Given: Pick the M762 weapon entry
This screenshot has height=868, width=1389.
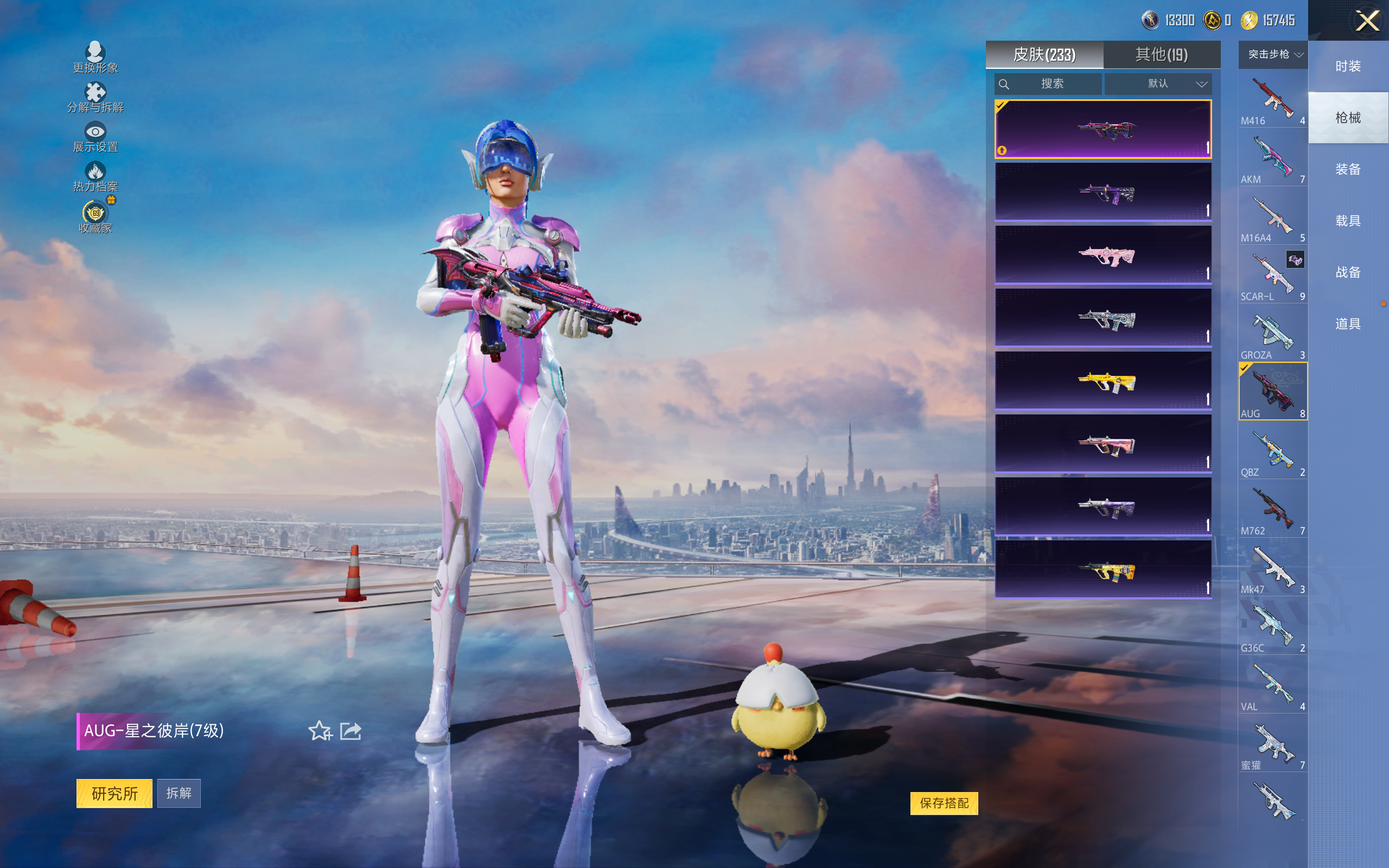Looking at the screenshot, I should pyautogui.click(x=1272, y=510).
